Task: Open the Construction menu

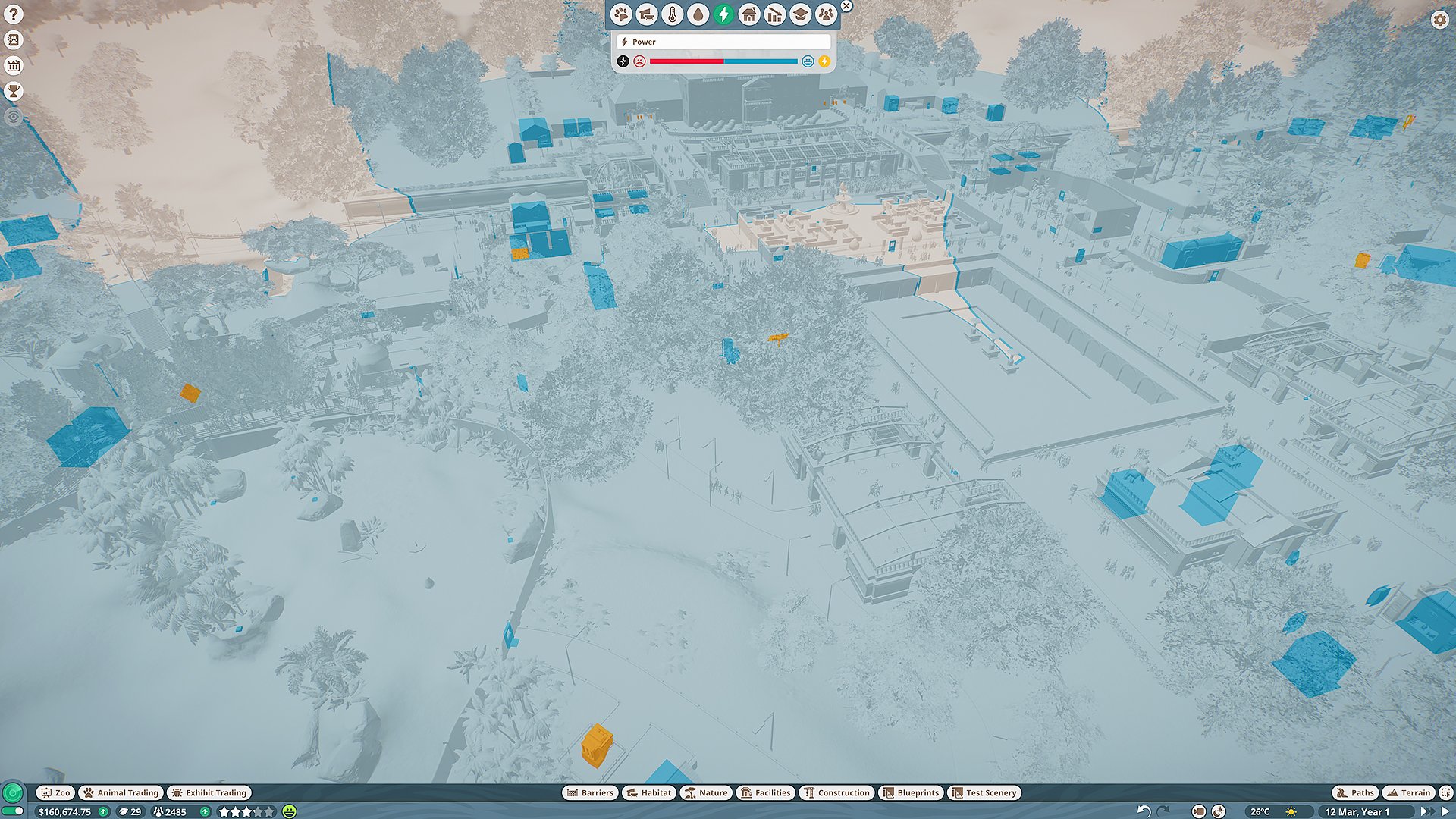Action: point(838,792)
